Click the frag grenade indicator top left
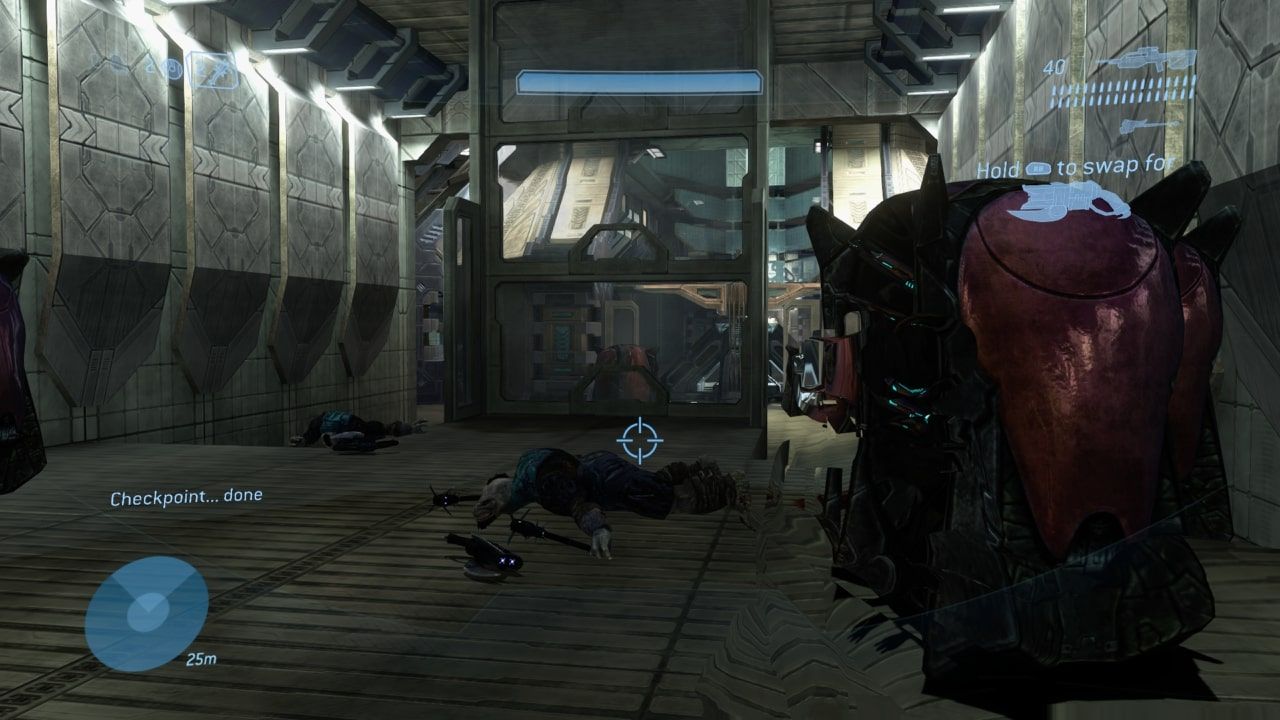Viewport: 1280px width, 720px height. [148, 66]
